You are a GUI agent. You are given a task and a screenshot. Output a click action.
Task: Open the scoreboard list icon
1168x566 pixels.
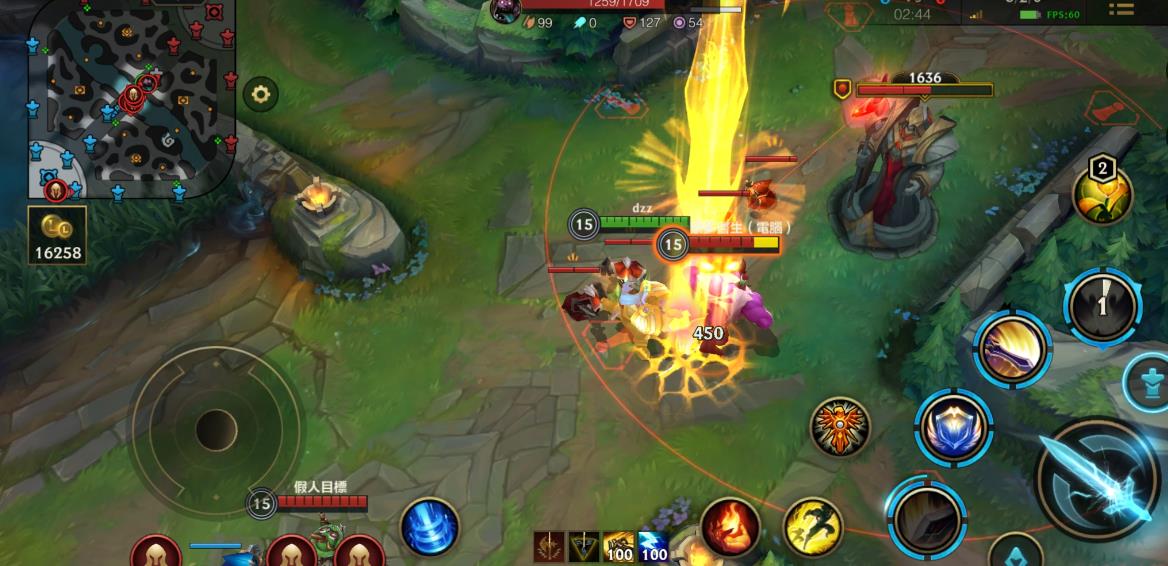[x=1122, y=11]
